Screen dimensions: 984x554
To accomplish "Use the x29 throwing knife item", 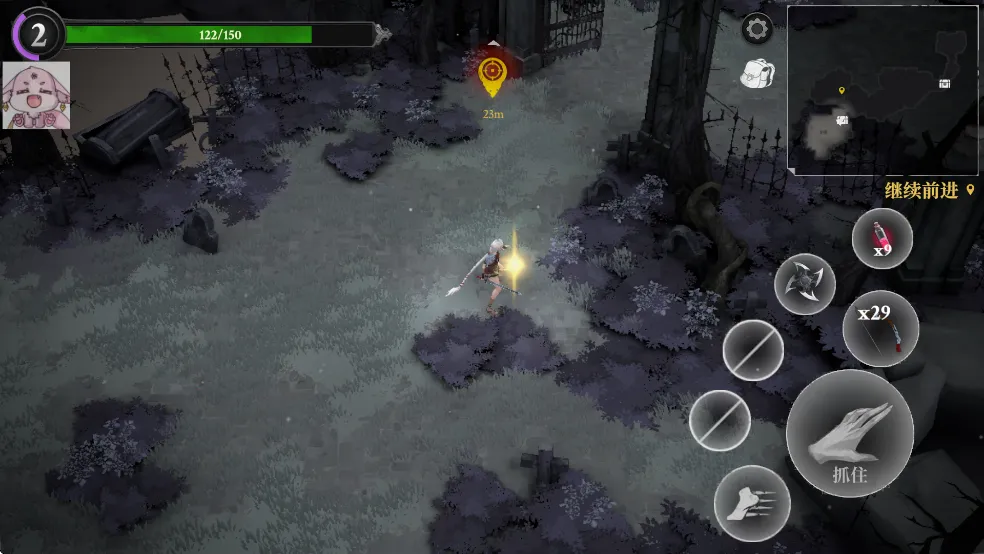I will click(880, 328).
